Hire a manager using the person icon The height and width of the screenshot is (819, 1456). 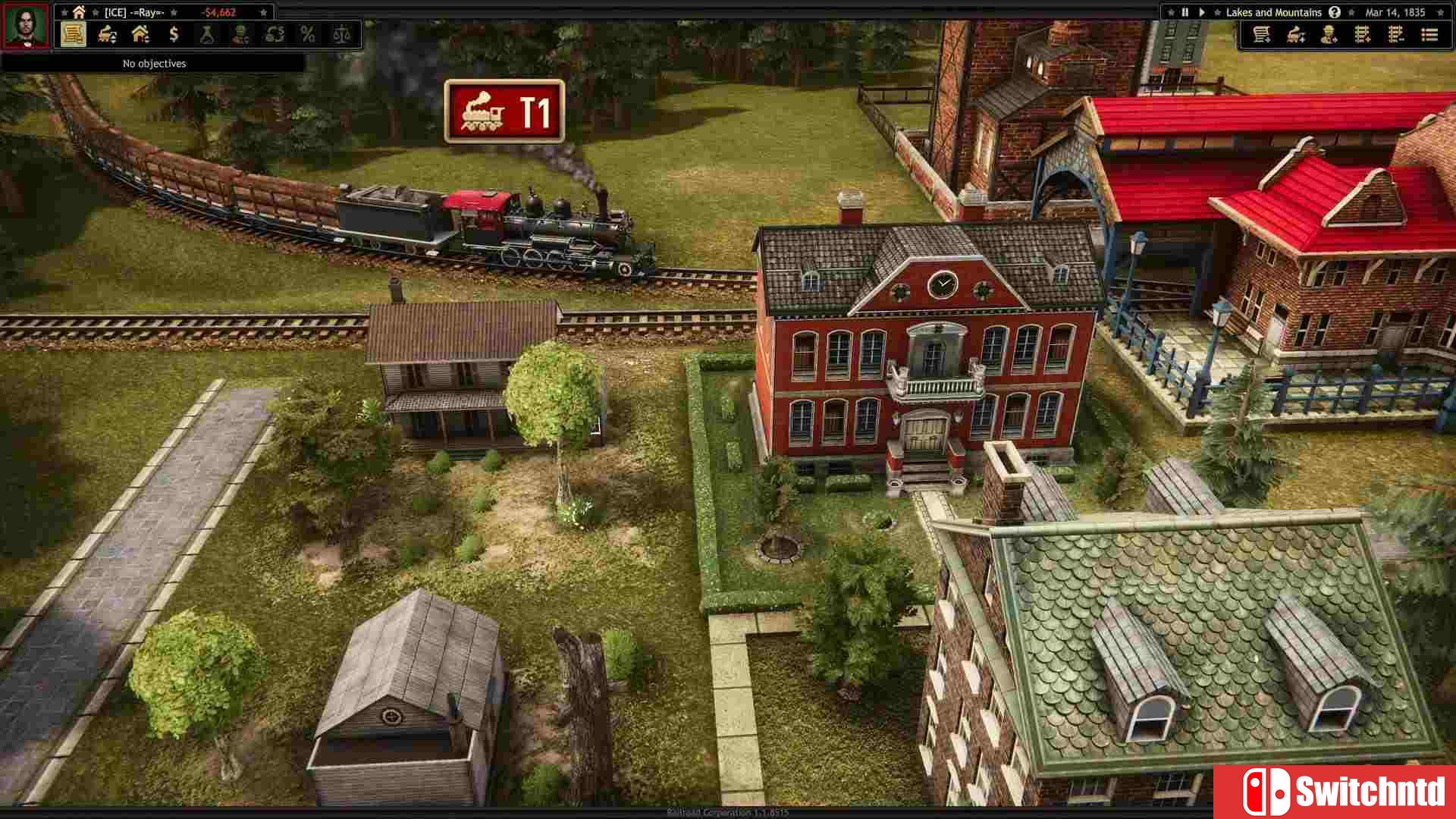[1329, 34]
